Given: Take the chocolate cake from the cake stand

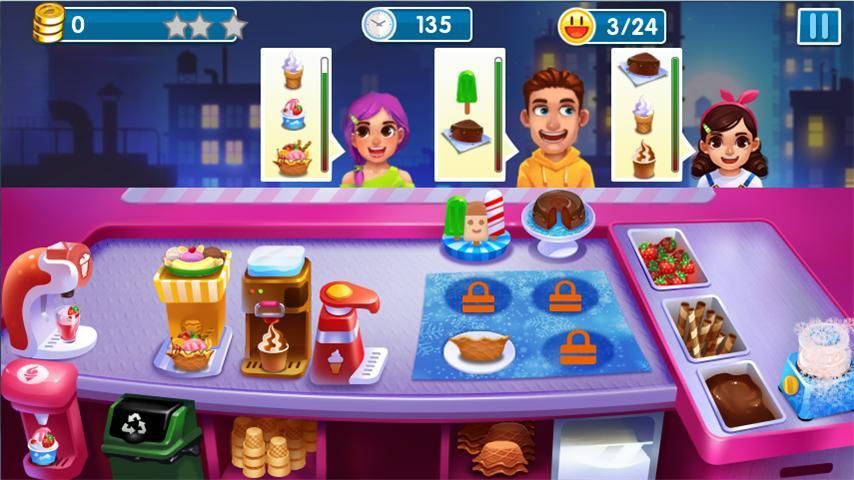Looking at the screenshot, I should 557,212.
